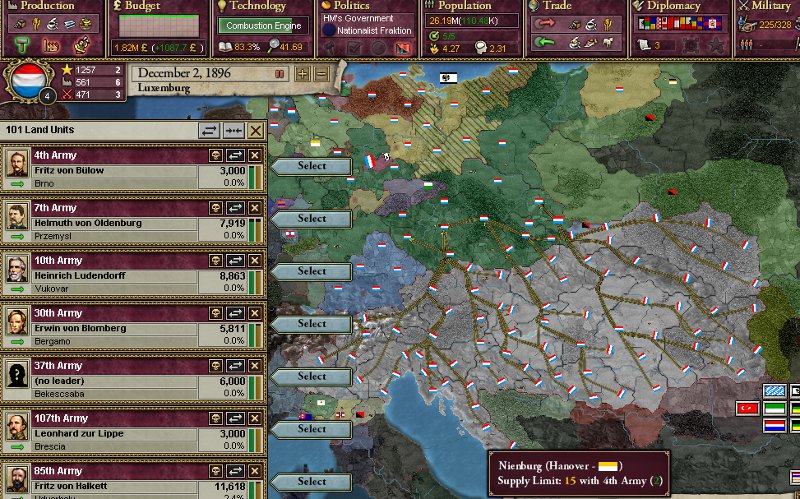Close the 101 Land Units panel
Image resolution: width=800 pixels, height=499 pixels.
click(256, 130)
